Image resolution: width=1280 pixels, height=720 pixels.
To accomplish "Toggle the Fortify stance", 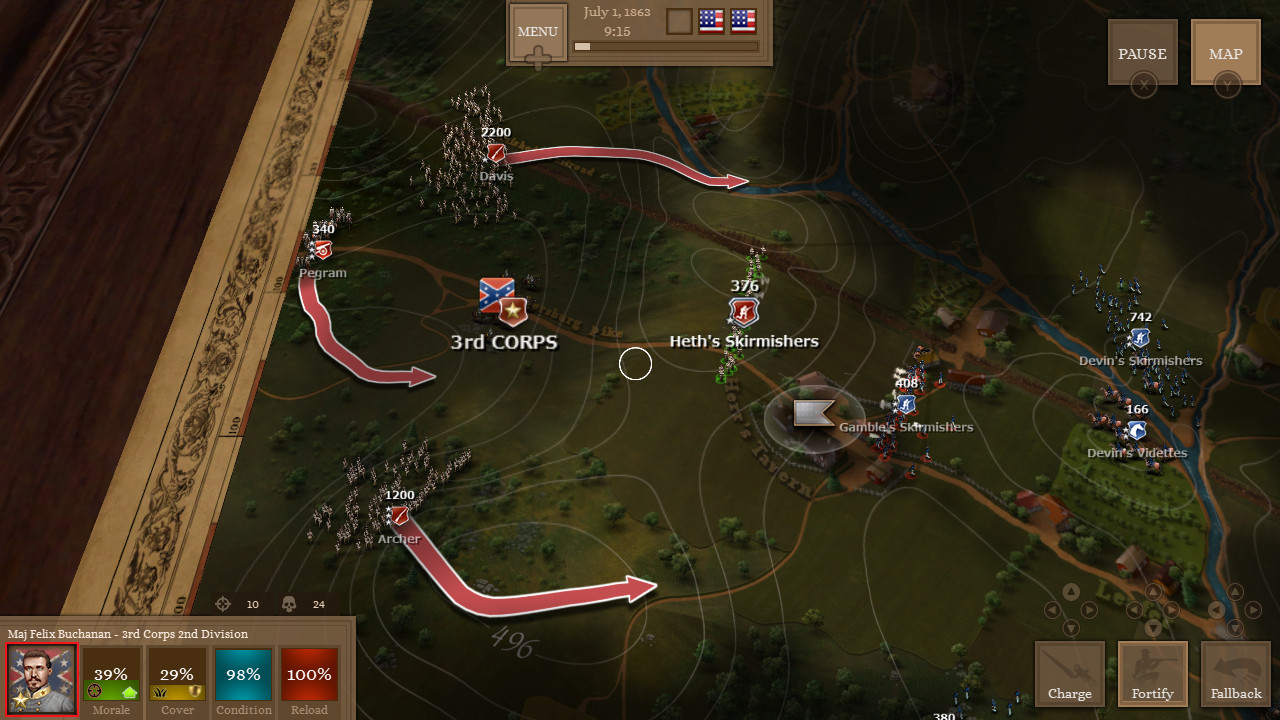I will (1152, 672).
